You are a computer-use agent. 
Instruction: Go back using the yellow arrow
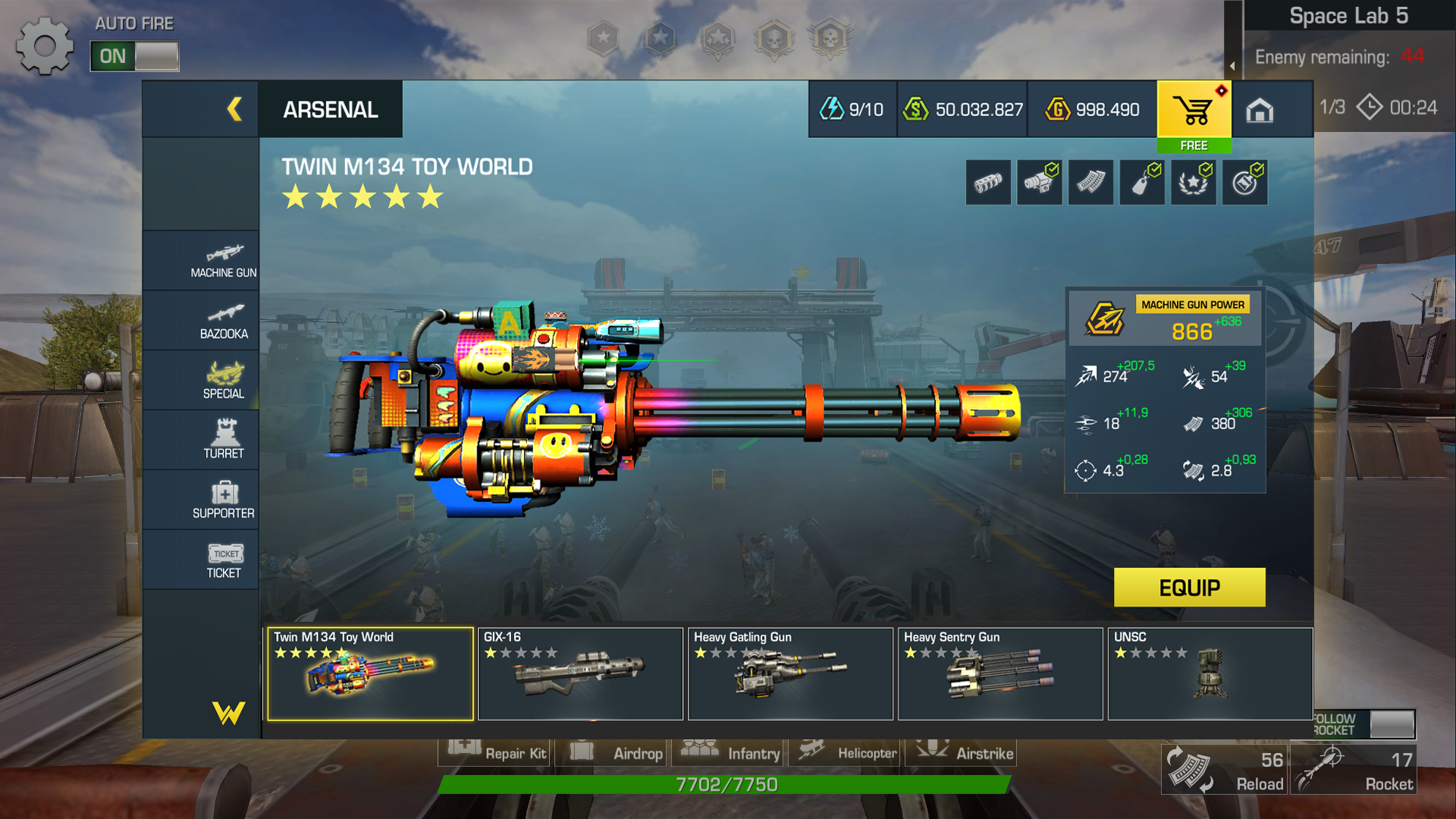pos(234,109)
